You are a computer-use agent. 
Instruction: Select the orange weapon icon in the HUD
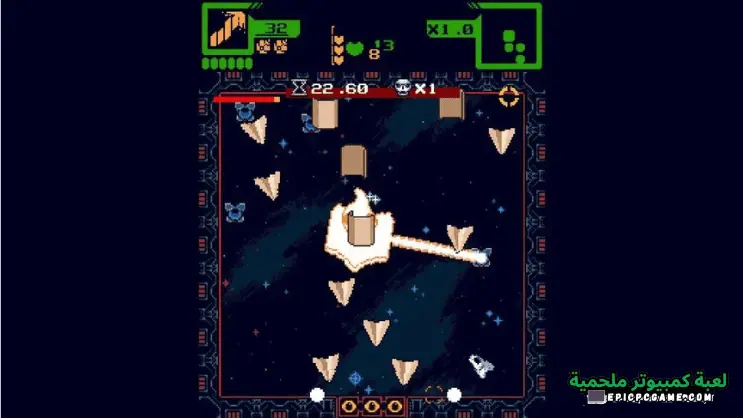pyautogui.click(x=227, y=28)
